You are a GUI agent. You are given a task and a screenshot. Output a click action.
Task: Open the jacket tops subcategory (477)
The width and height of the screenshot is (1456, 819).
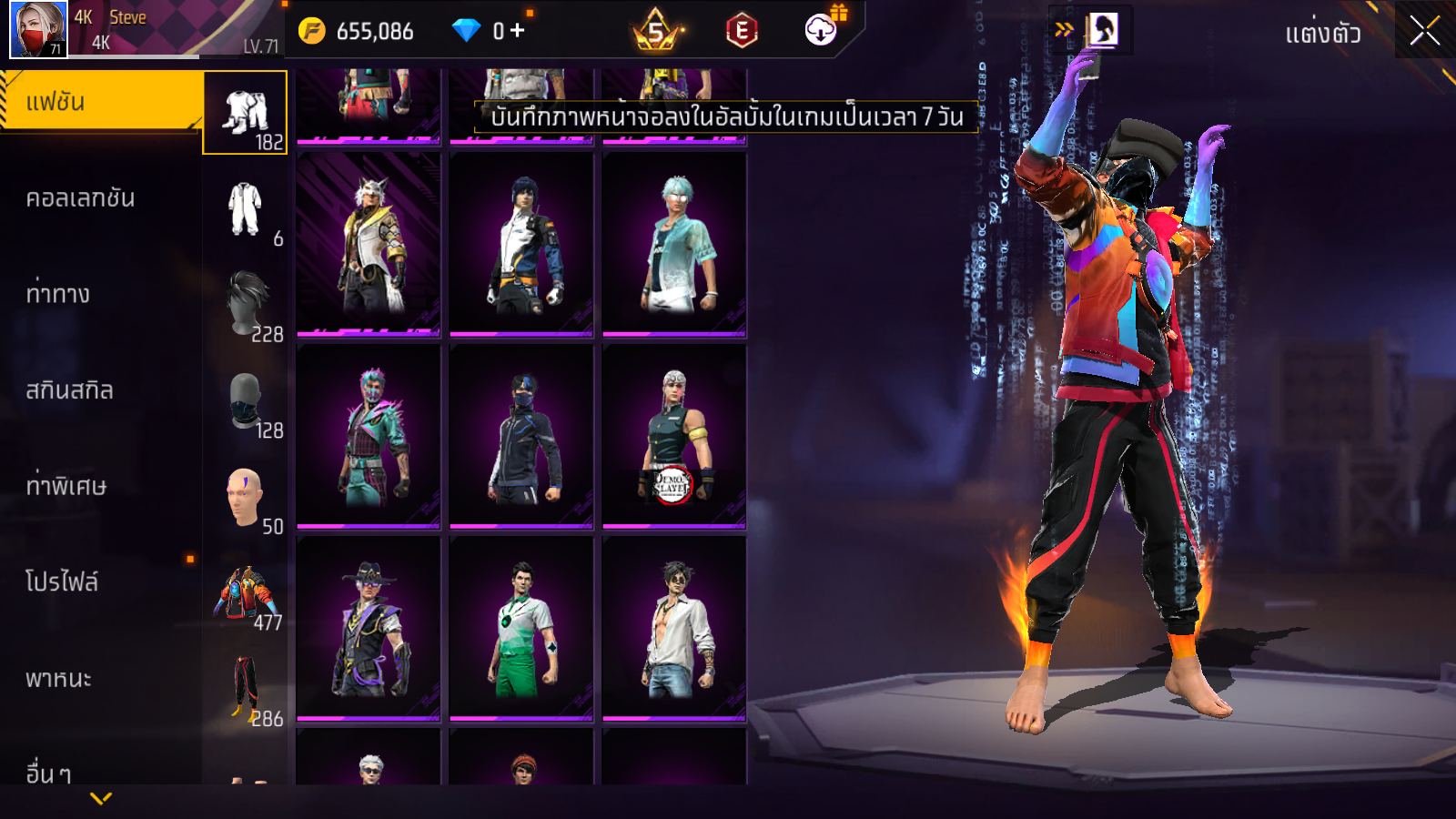(x=246, y=594)
